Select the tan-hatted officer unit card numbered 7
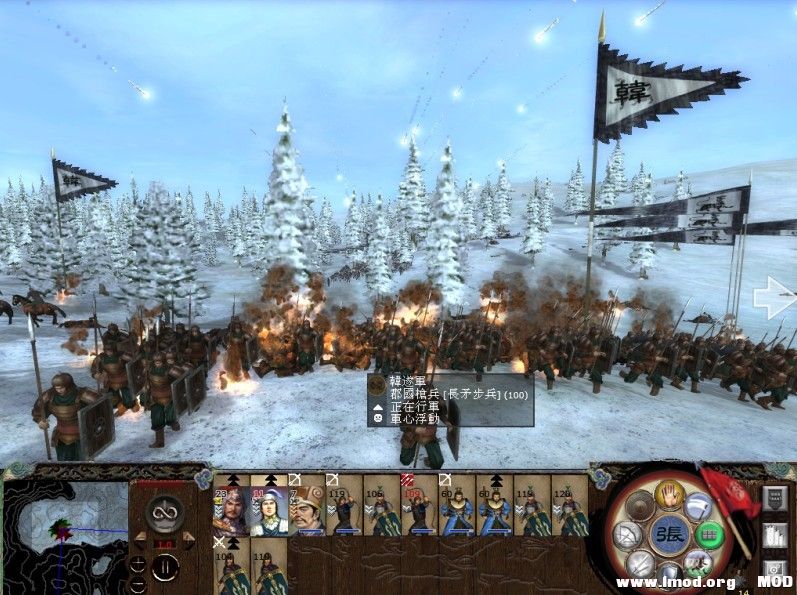 pyautogui.click(x=306, y=506)
